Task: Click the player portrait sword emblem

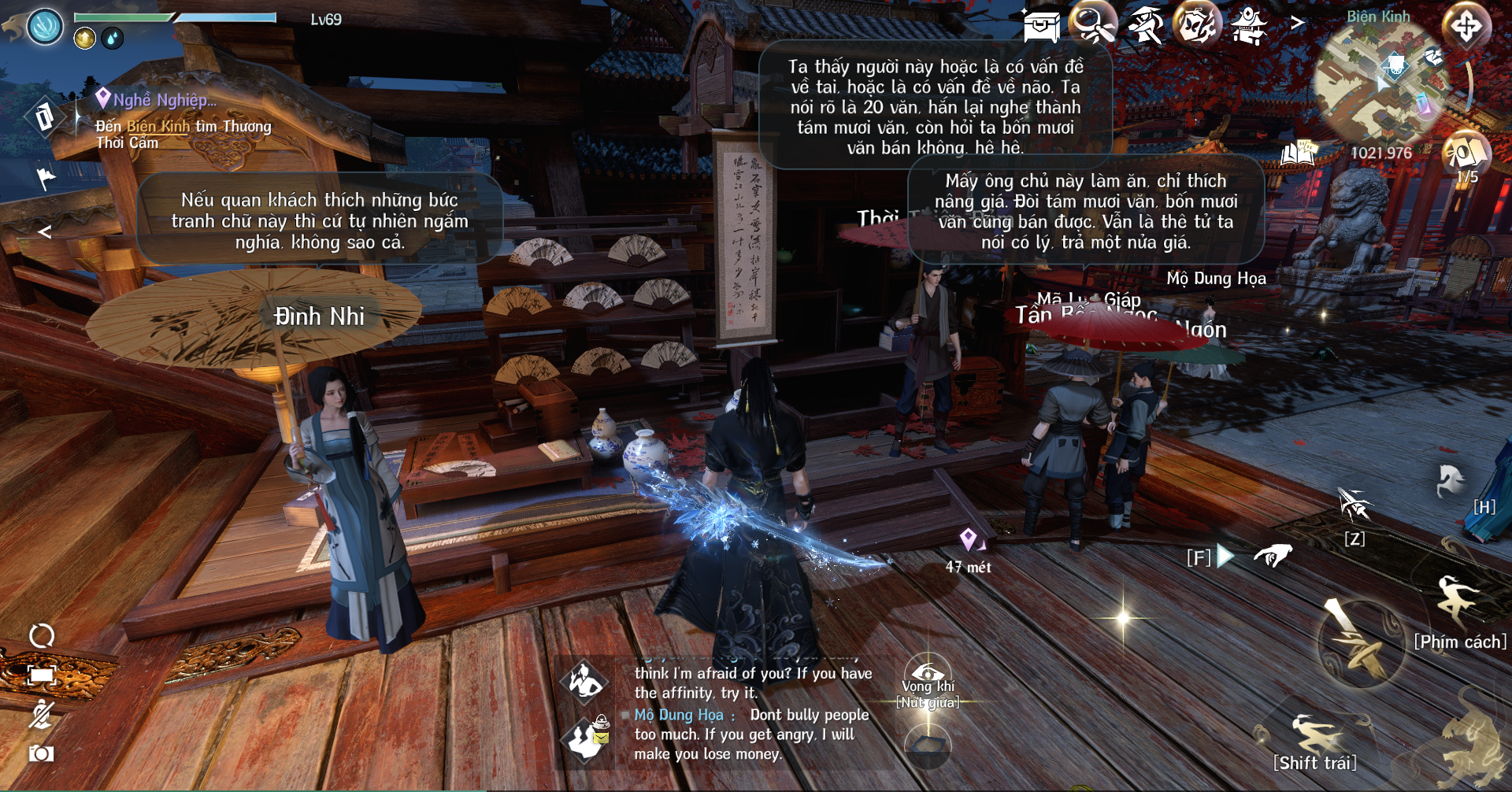Action: click(x=45, y=26)
